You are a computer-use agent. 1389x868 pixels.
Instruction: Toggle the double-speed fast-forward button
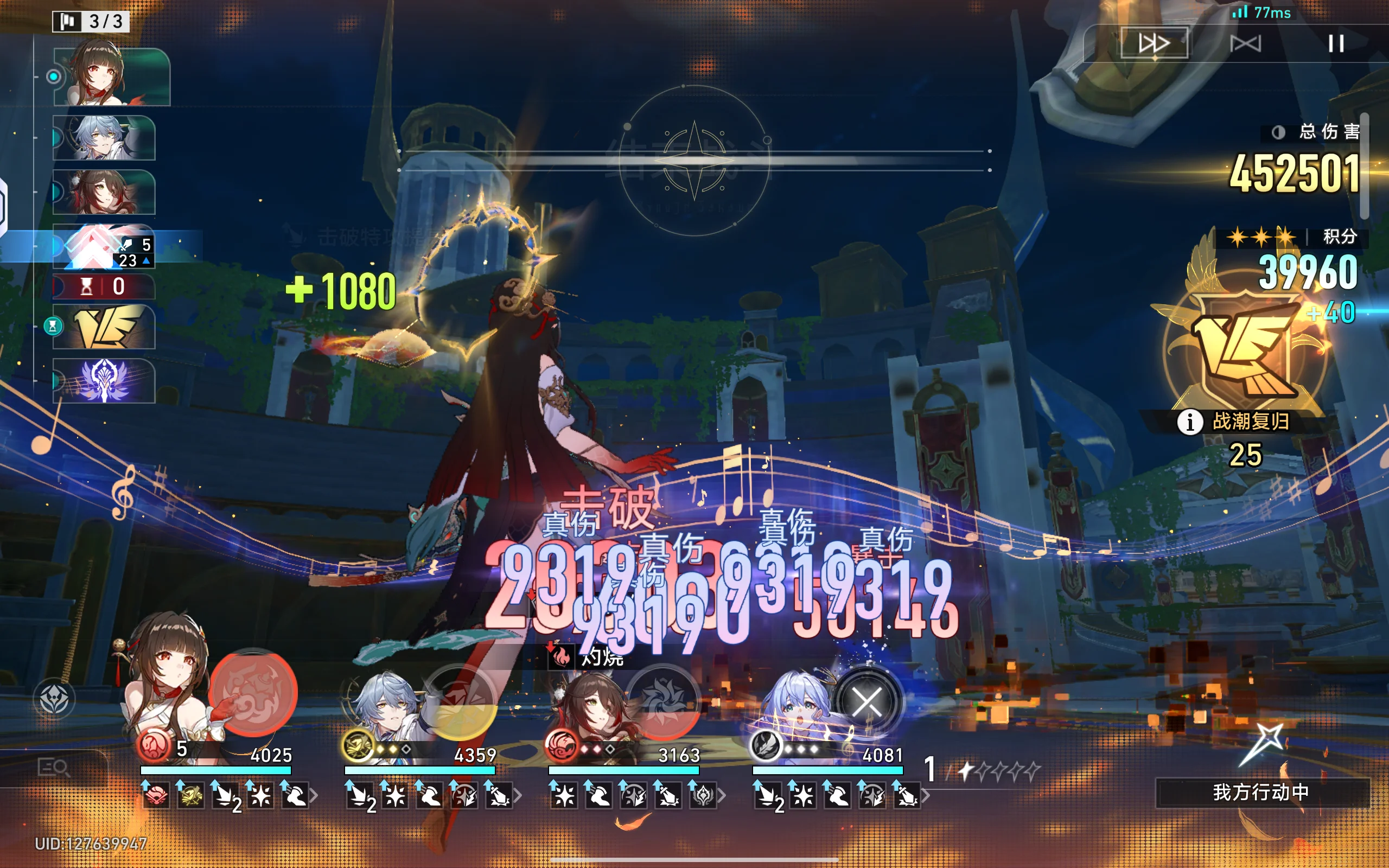point(1154,43)
